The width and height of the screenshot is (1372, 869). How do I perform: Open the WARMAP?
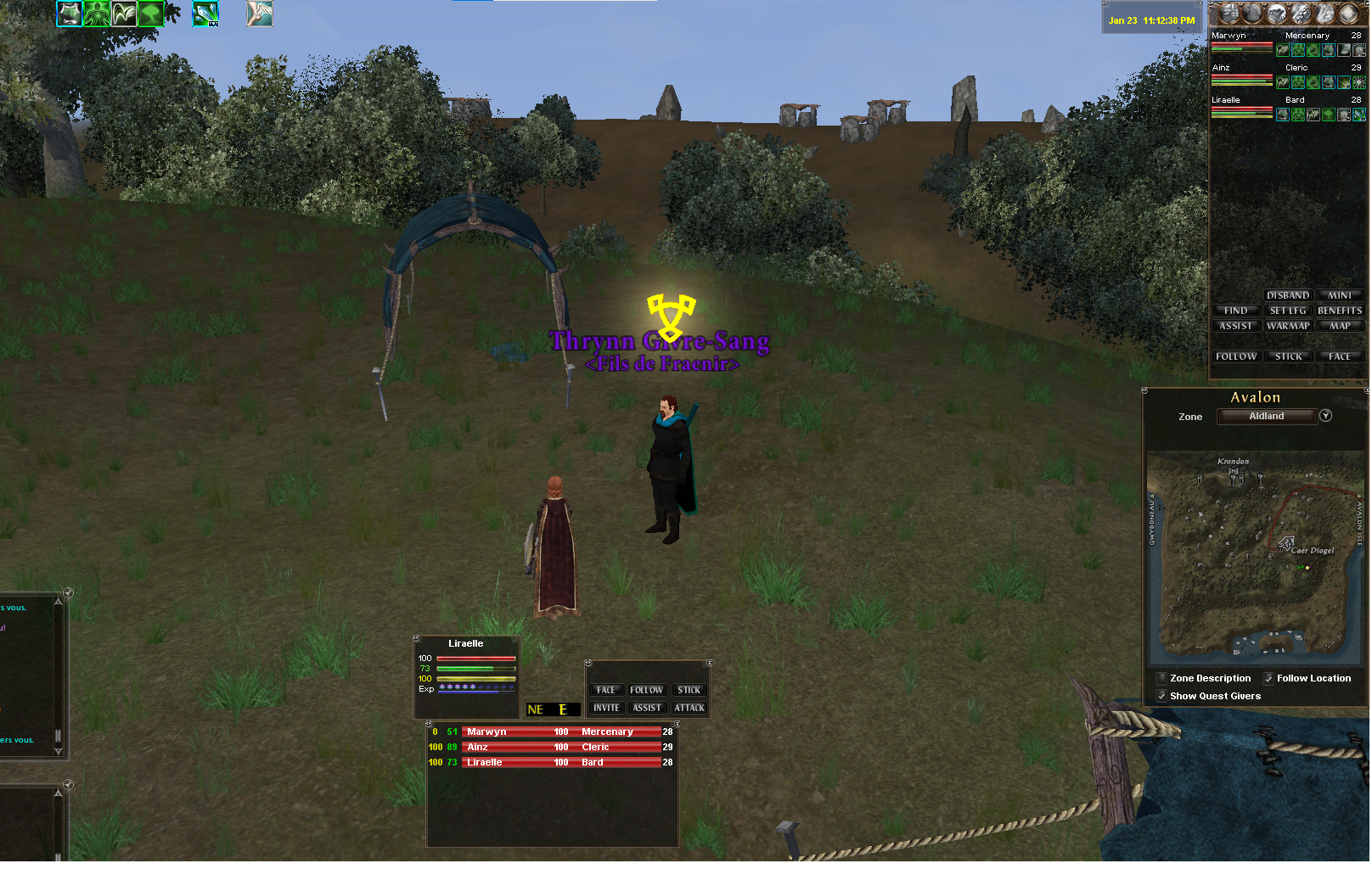1287,326
